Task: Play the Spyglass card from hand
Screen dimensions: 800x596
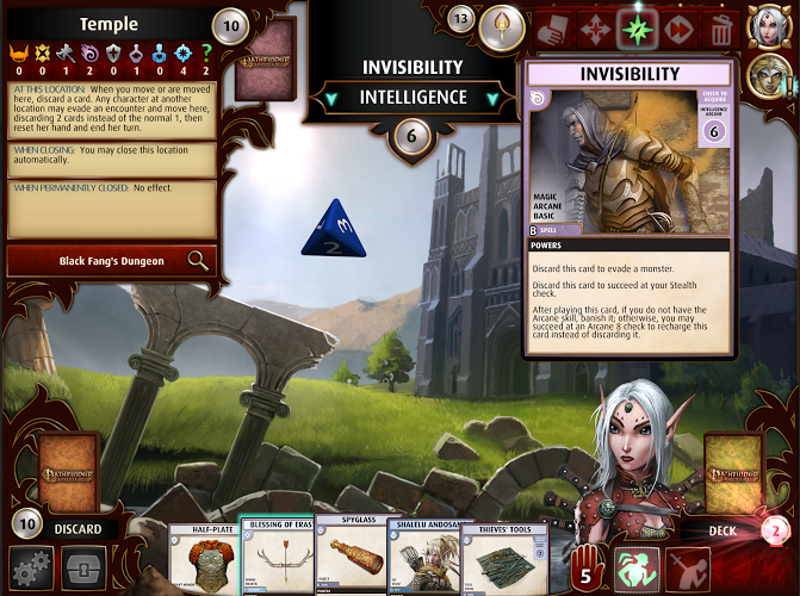Action: [x=350, y=557]
